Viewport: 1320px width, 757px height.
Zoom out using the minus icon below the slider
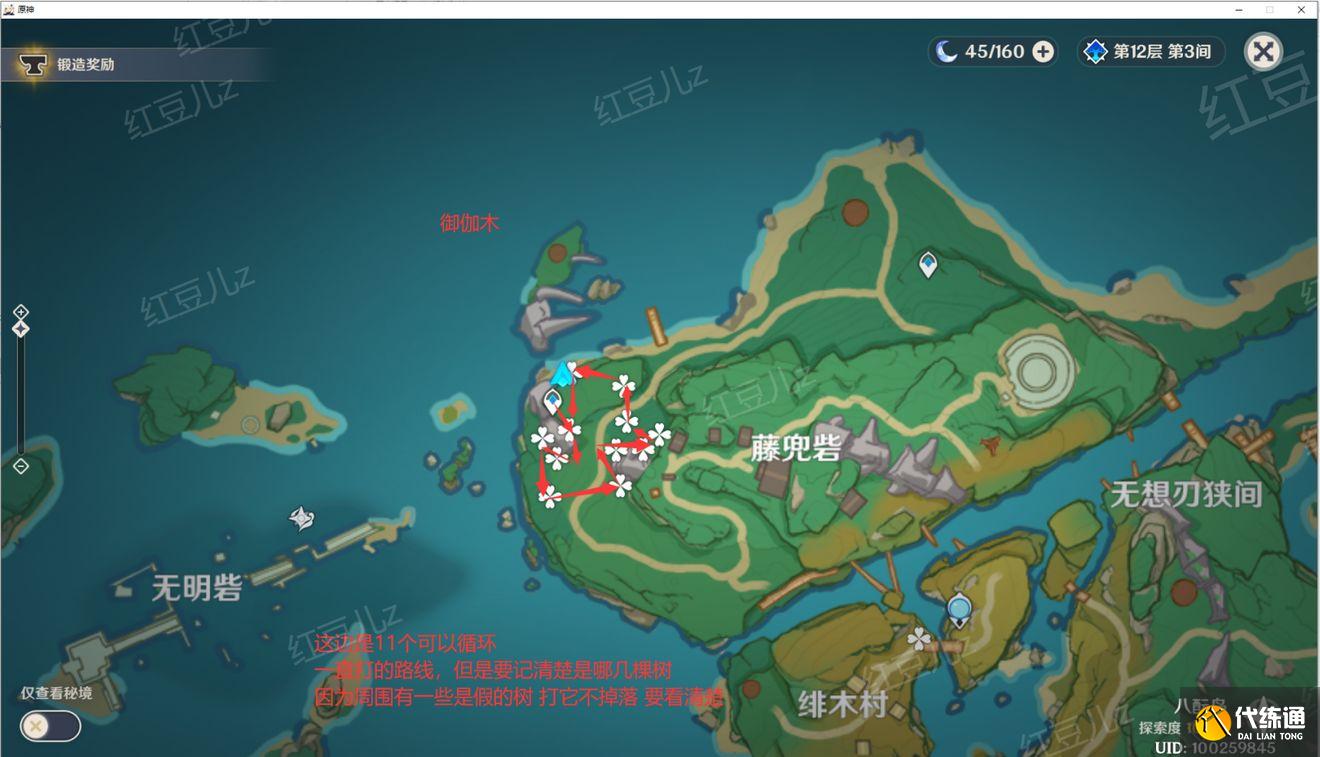pos(21,464)
